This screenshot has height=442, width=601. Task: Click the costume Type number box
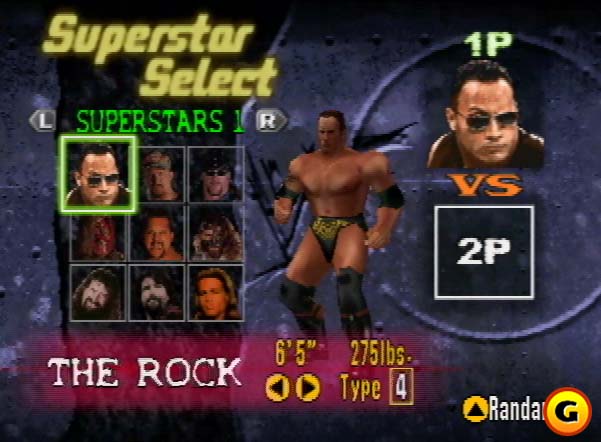pyautogui.click(x=401, y=386)
